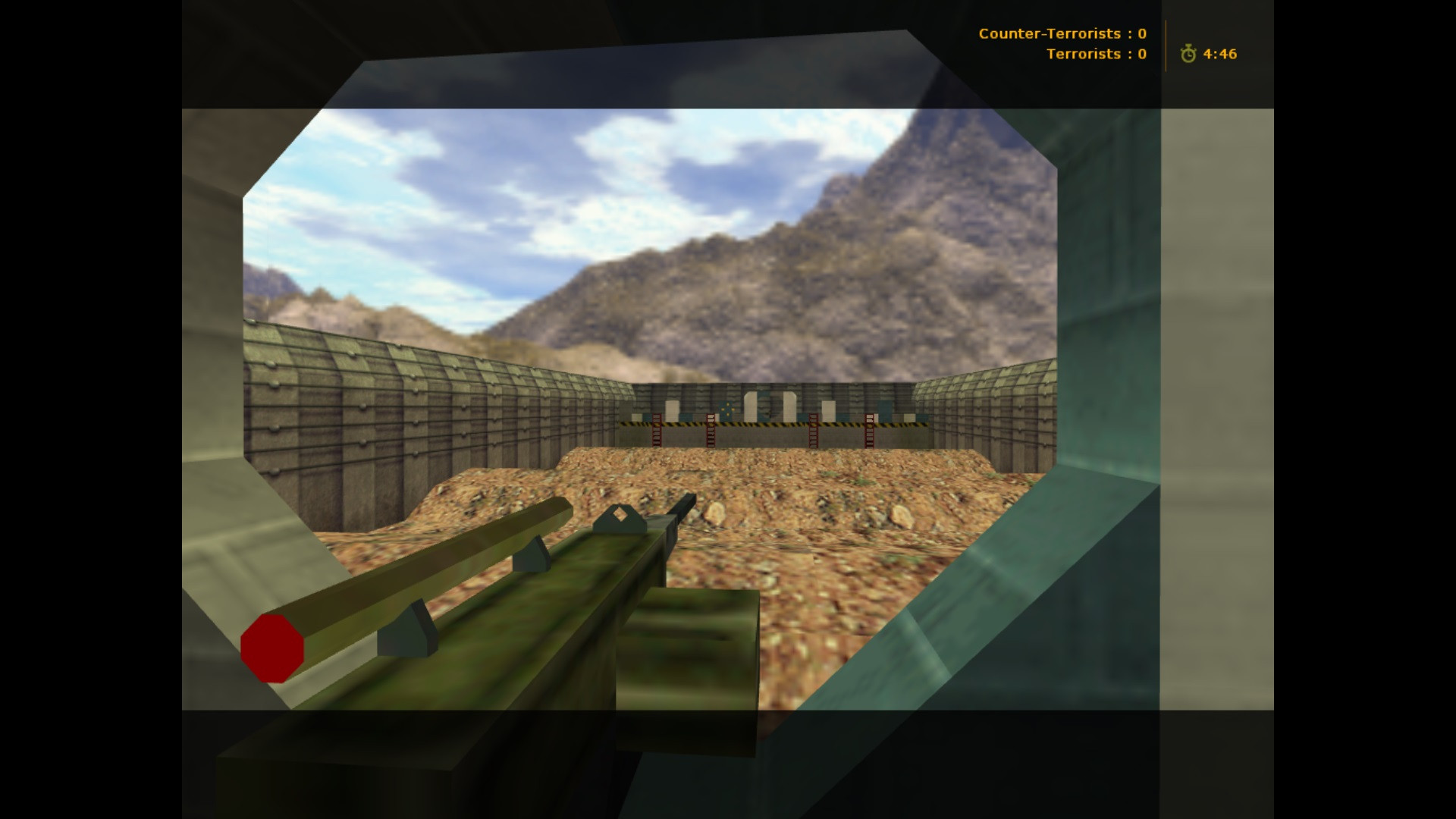The width and height of the screenshot is (1456, 819).
Task: Click the stopwatch timer icon
Action: pyautogui.click(x=1188, y=54)
